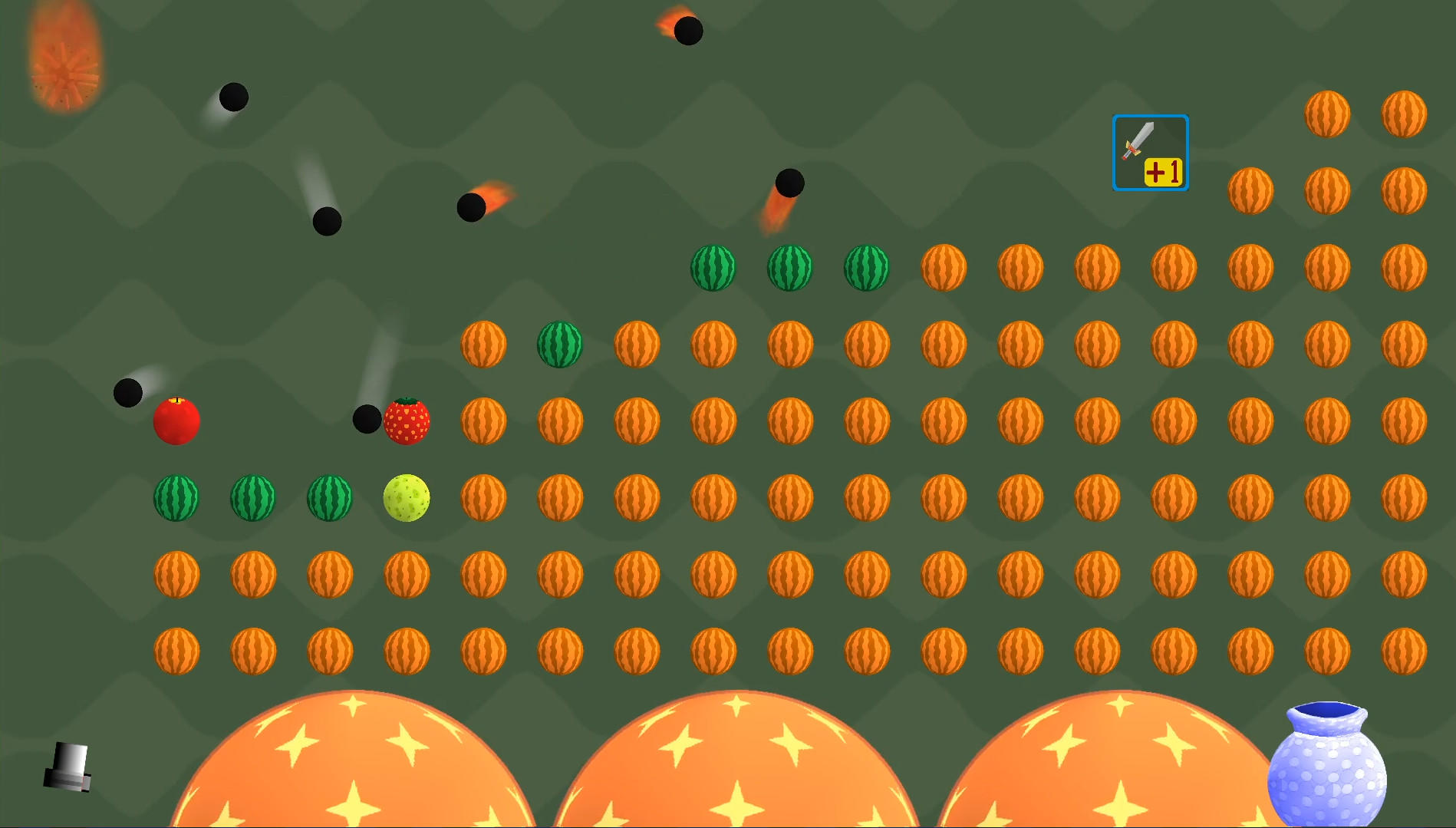This screenshot has width=1456, height=828.
Task: Select the rightmost green watermelon in the middle trio
Action: pos(868,267)
